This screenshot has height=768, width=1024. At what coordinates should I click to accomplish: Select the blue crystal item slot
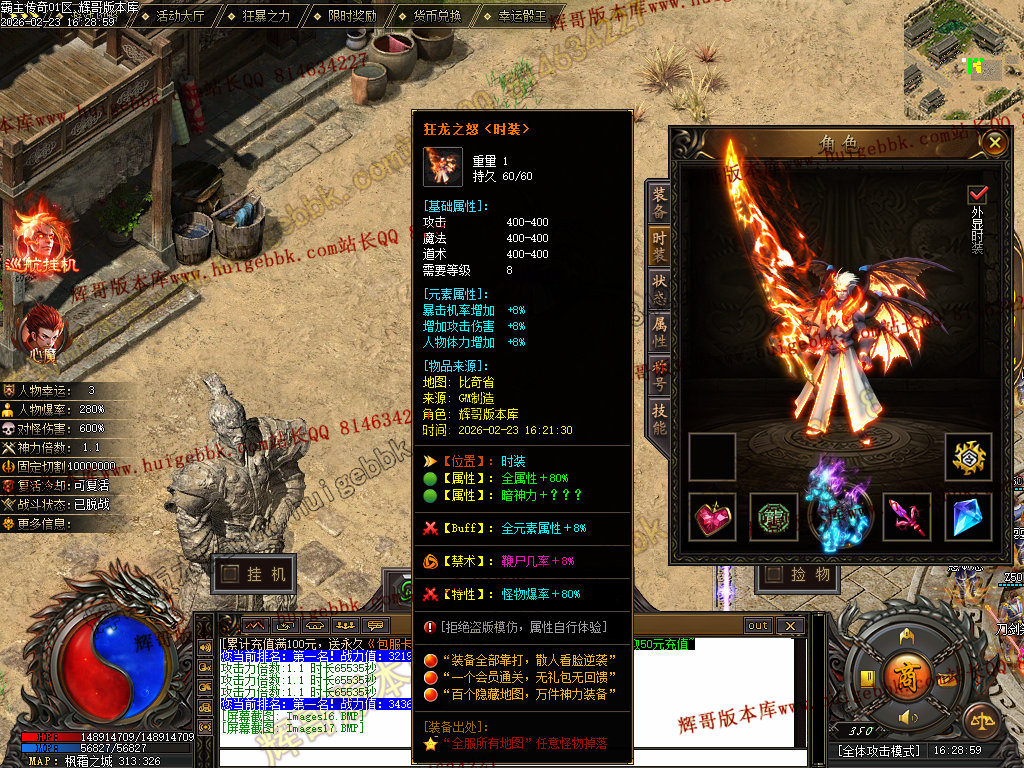[x=968, y=517]
